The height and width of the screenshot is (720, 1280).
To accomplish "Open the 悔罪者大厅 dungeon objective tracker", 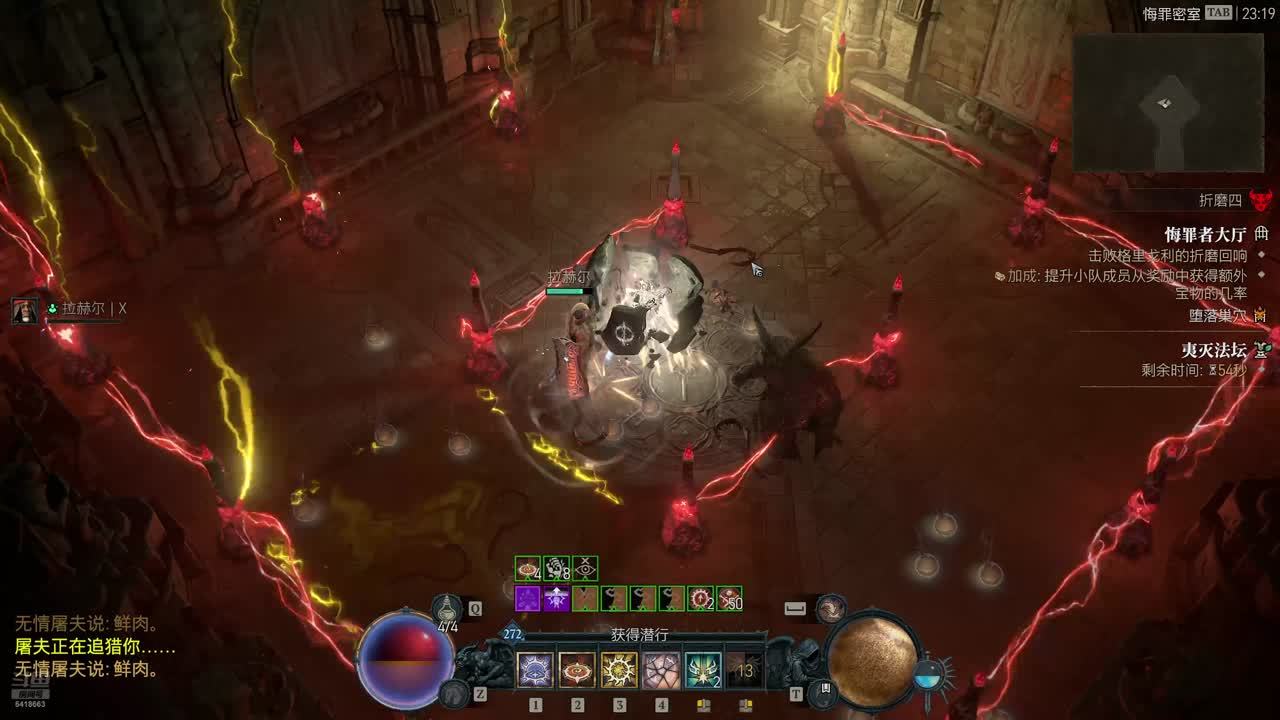I will [x=1205, y=235].
